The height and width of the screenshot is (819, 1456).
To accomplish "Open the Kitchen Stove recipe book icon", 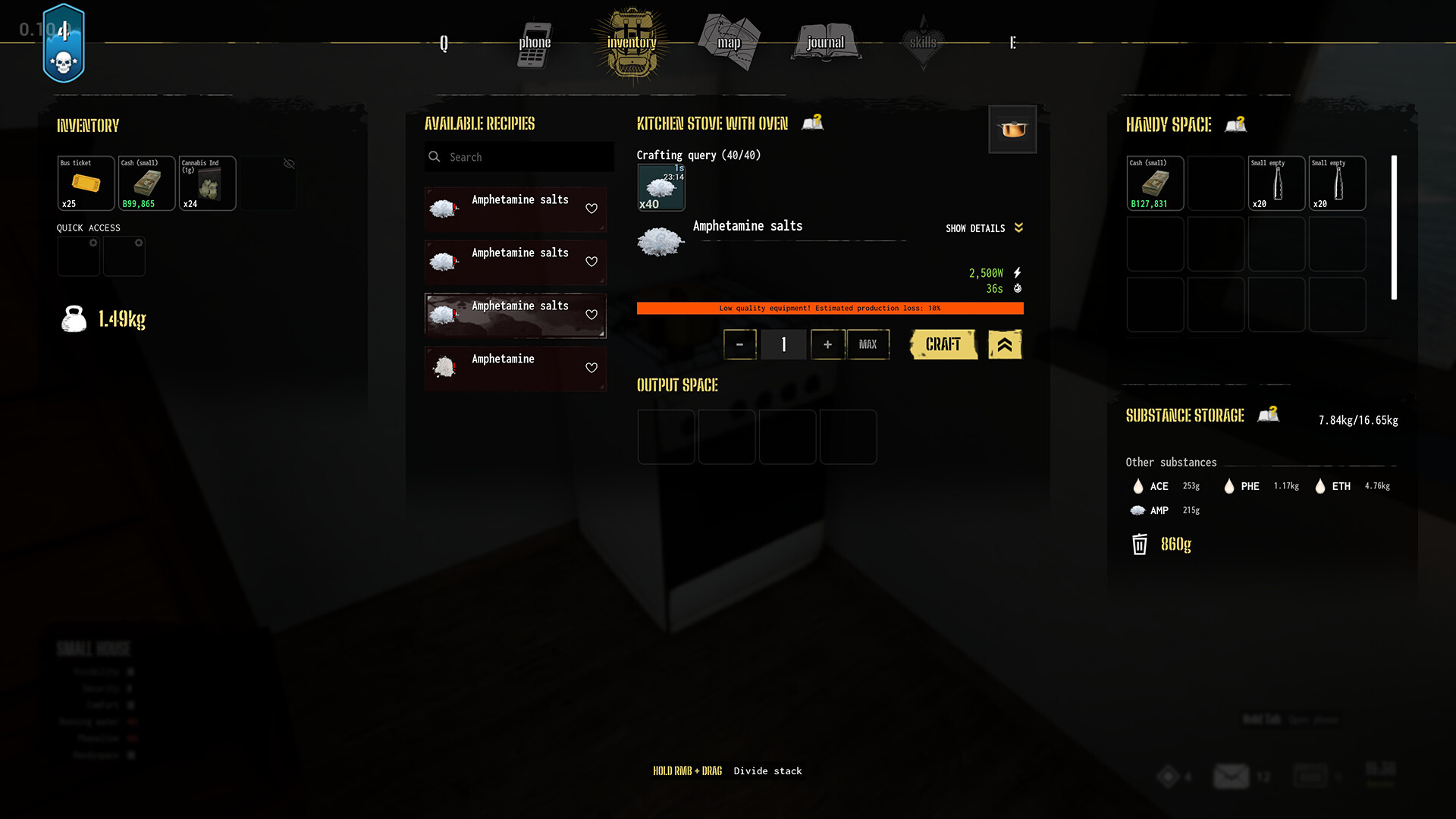I will point(812,122).
